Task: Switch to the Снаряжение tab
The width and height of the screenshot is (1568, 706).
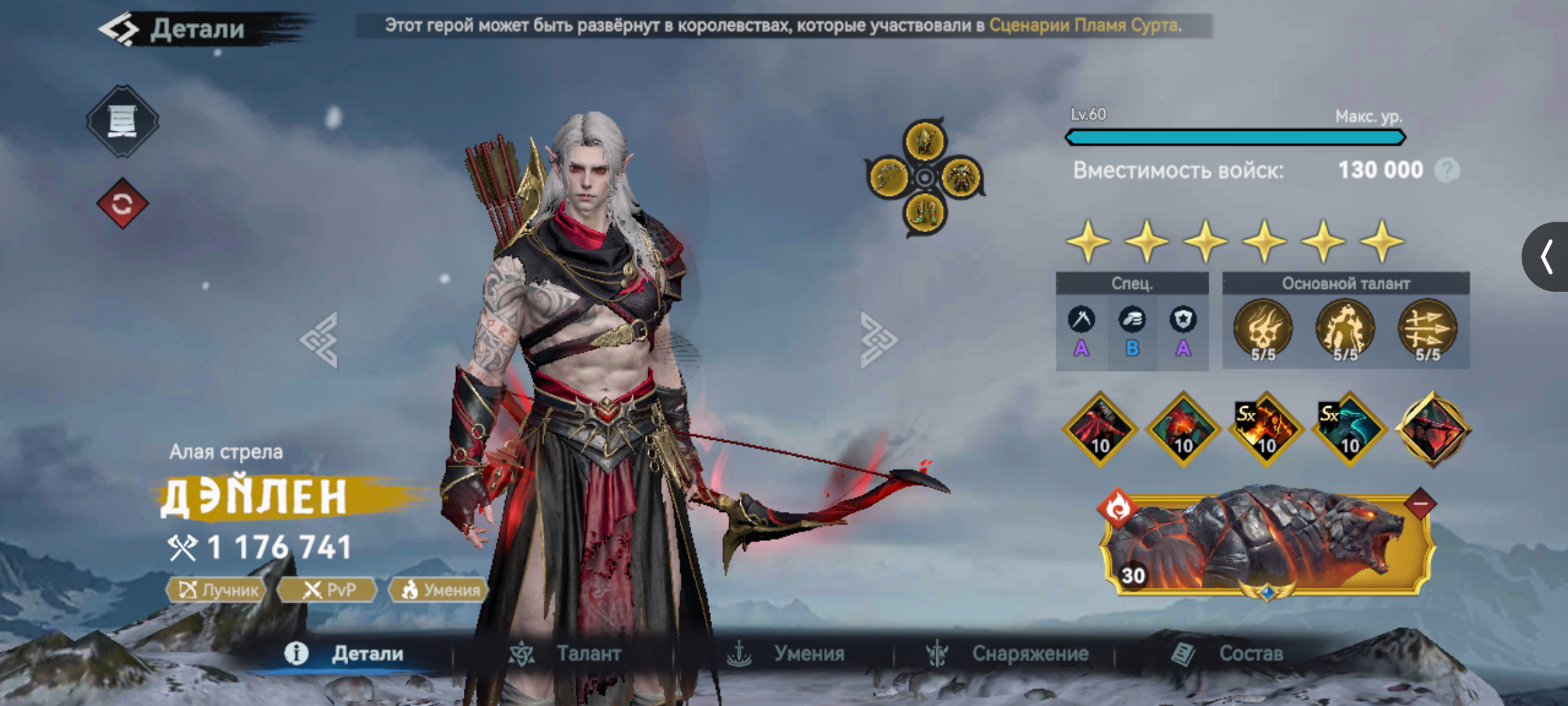Action: pyautogui.click(x=1007, y=653)
